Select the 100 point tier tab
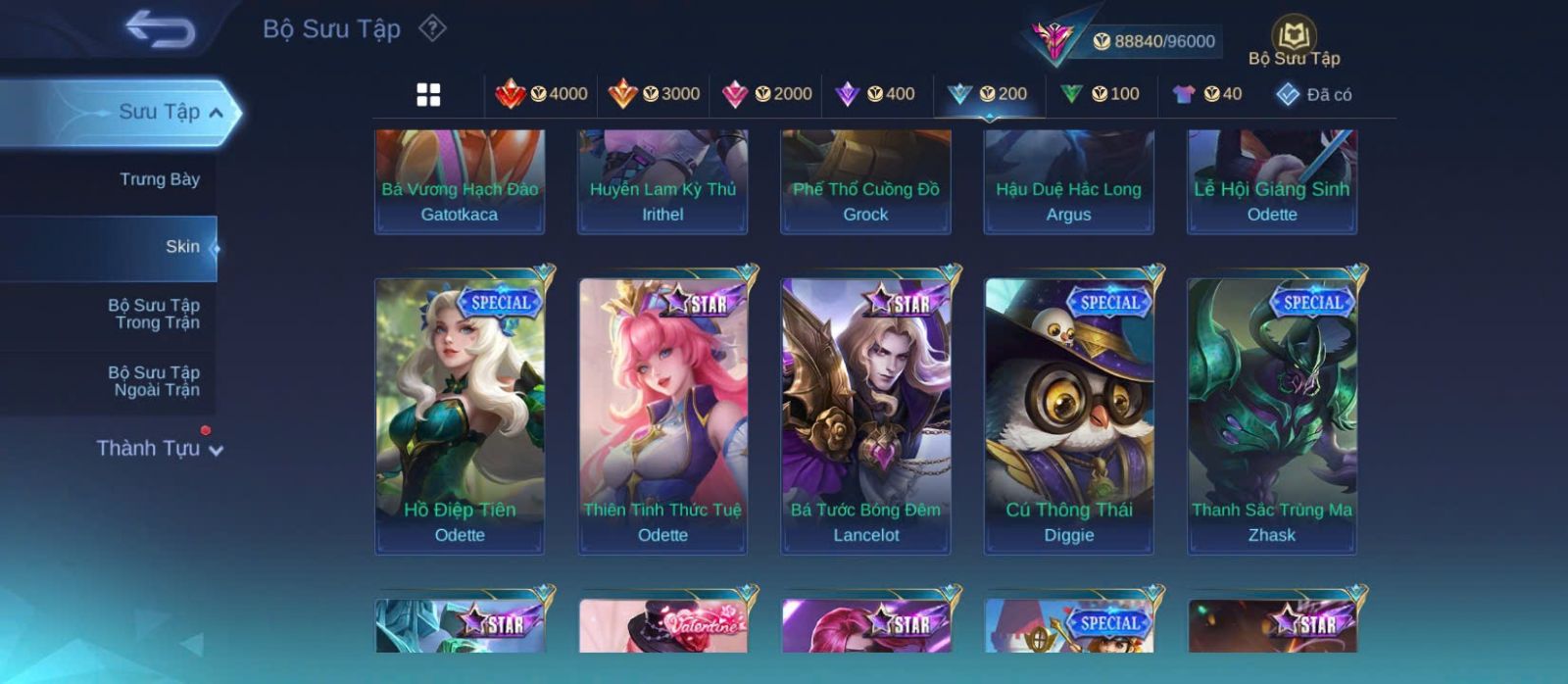This screenshot has height=684, width=1568. coord(1101,94)
